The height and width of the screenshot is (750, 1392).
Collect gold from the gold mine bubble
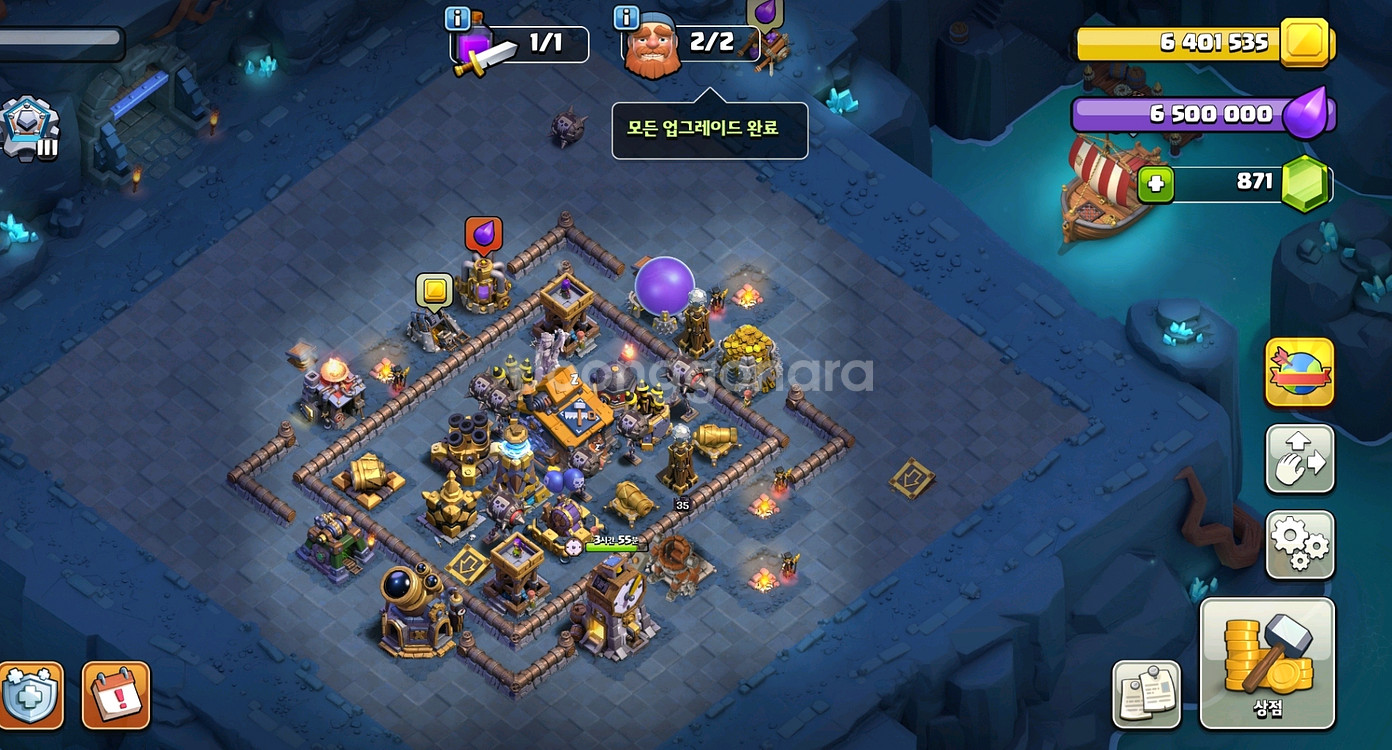(x=434, y=291)
